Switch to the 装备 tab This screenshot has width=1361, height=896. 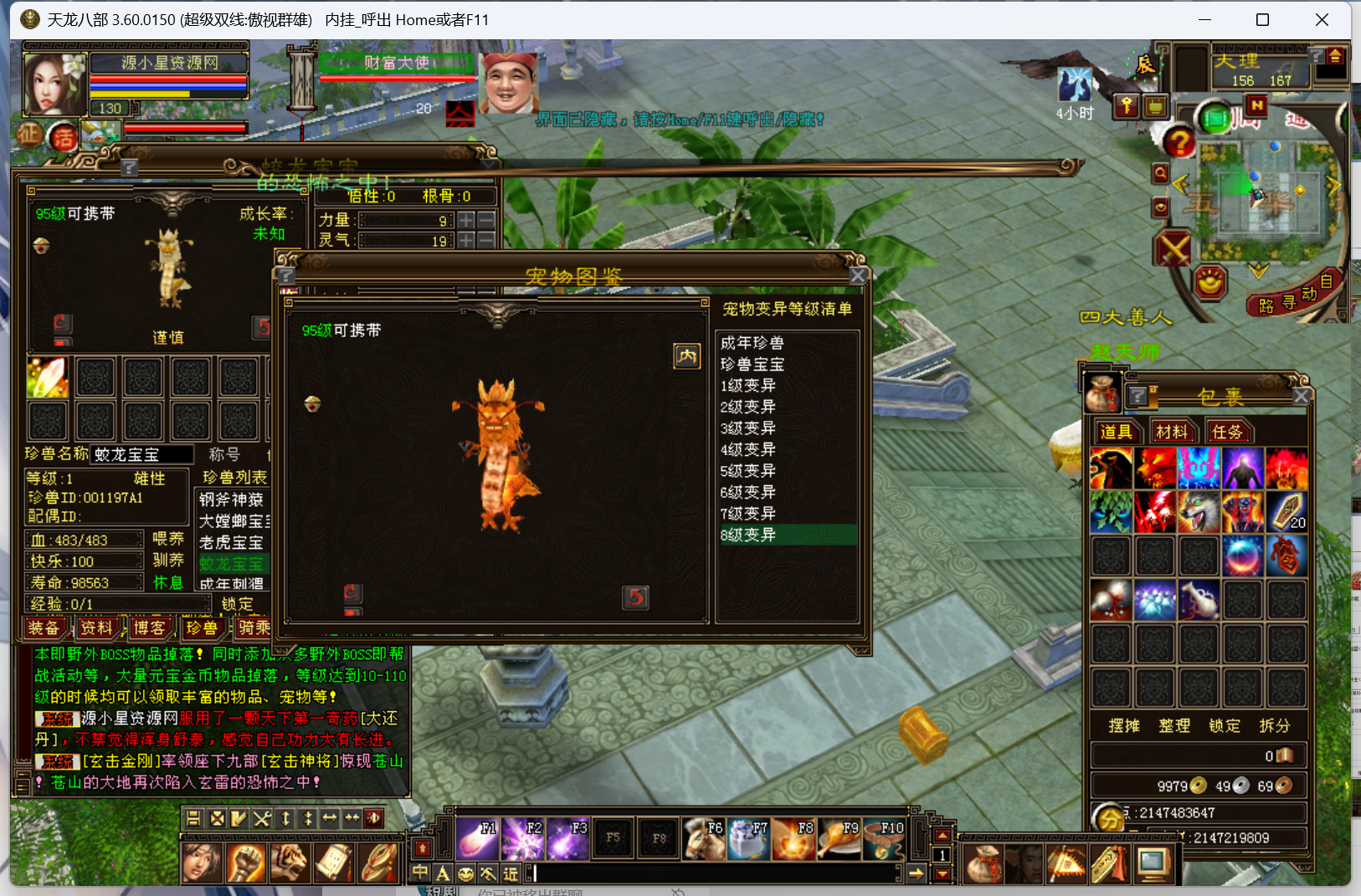(44, 627)
